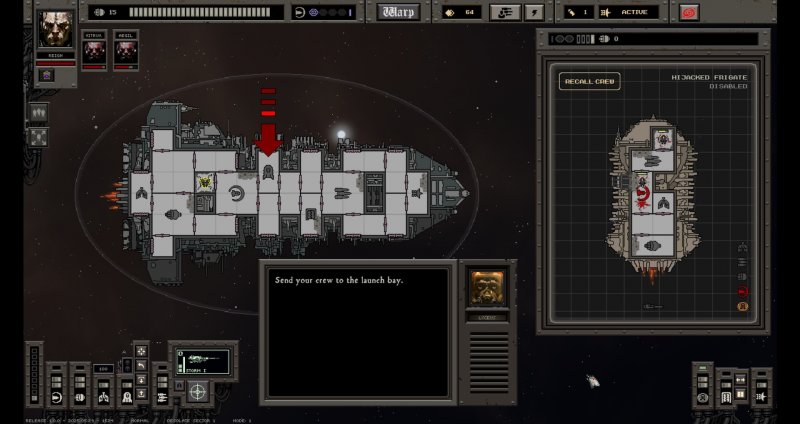Click the launch bay room on ship
Viewport: 800px width, 424px height.
pyautogui.click(x=268, y=172)
